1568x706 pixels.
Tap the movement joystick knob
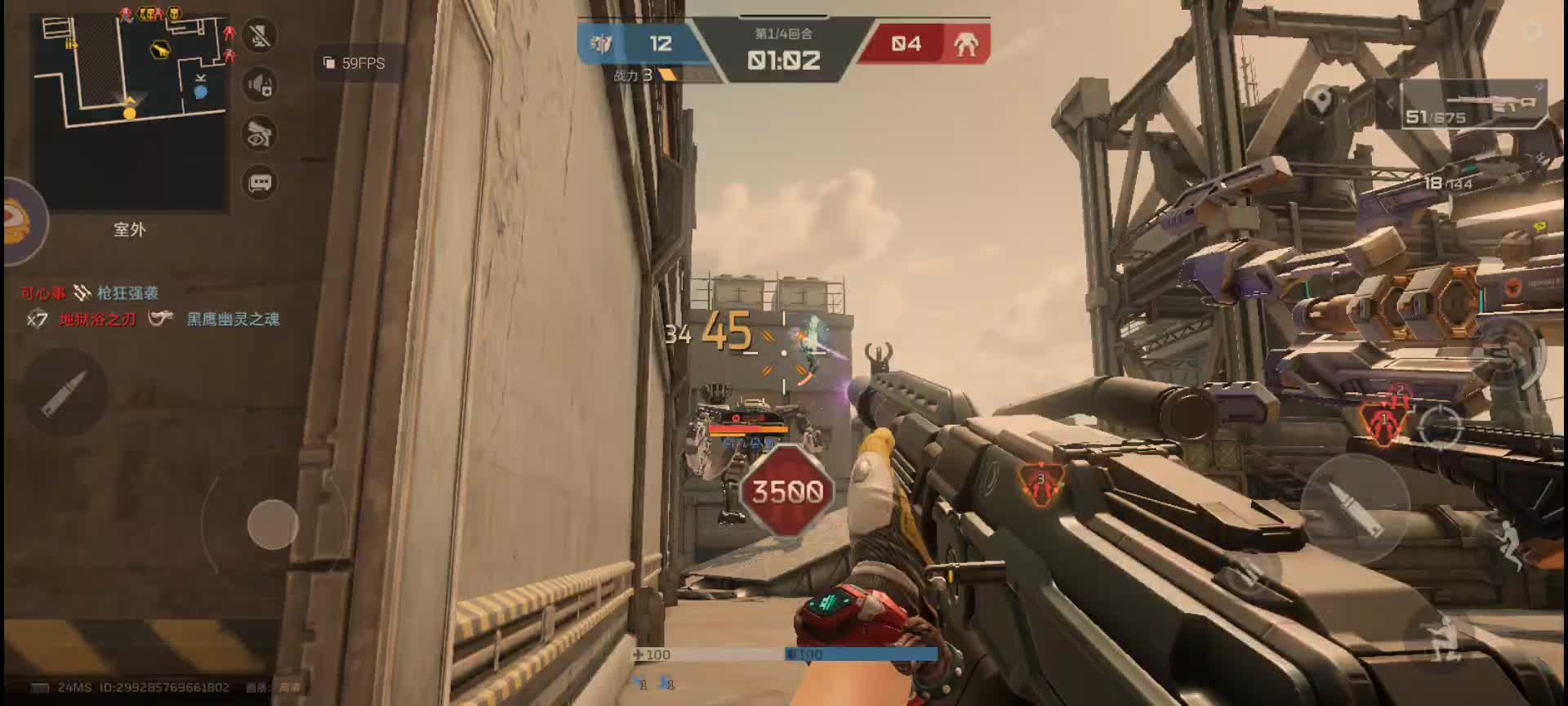pyautogui.click(x=273, y=524)
